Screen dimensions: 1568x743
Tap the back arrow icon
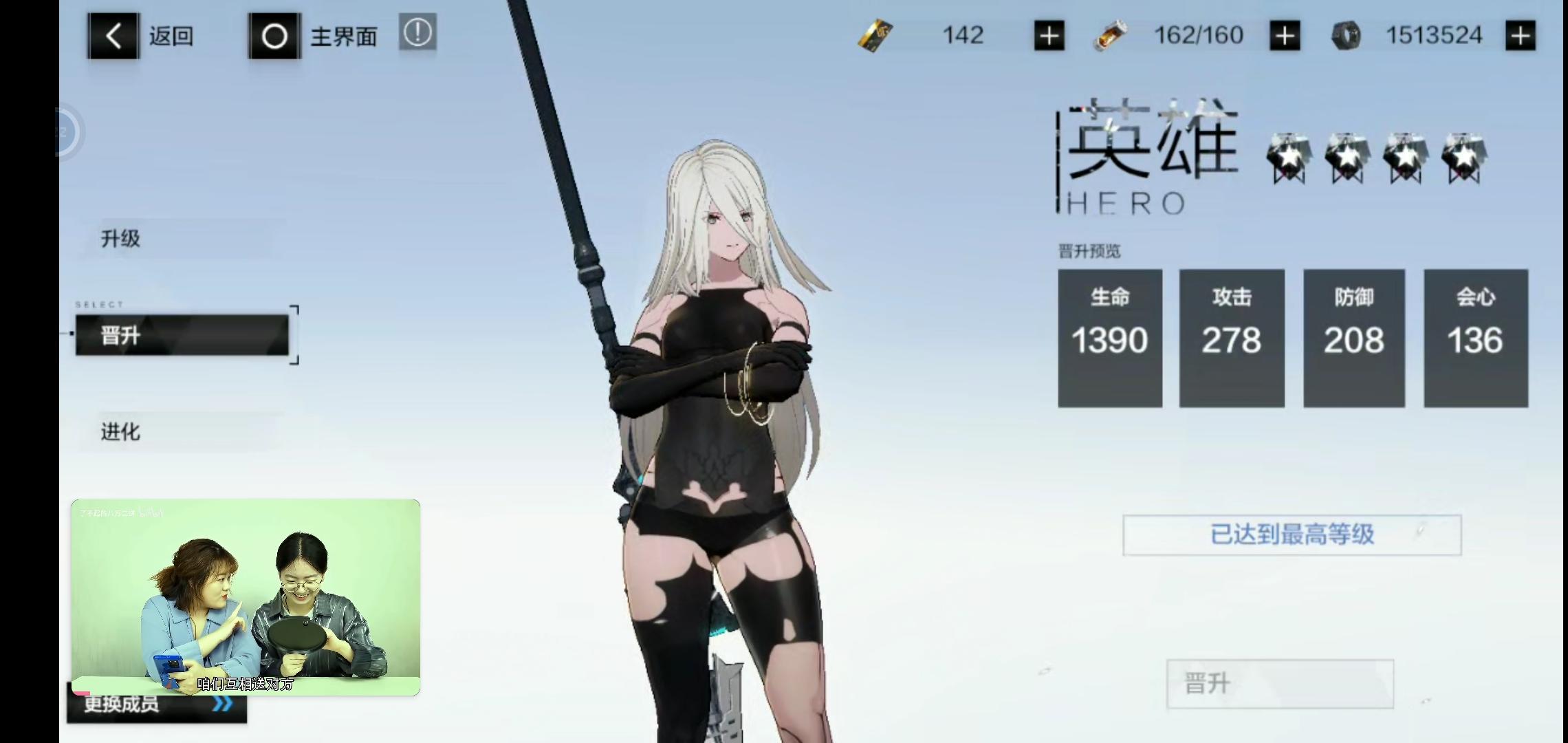pyautogui.click(x=112, y=36)
